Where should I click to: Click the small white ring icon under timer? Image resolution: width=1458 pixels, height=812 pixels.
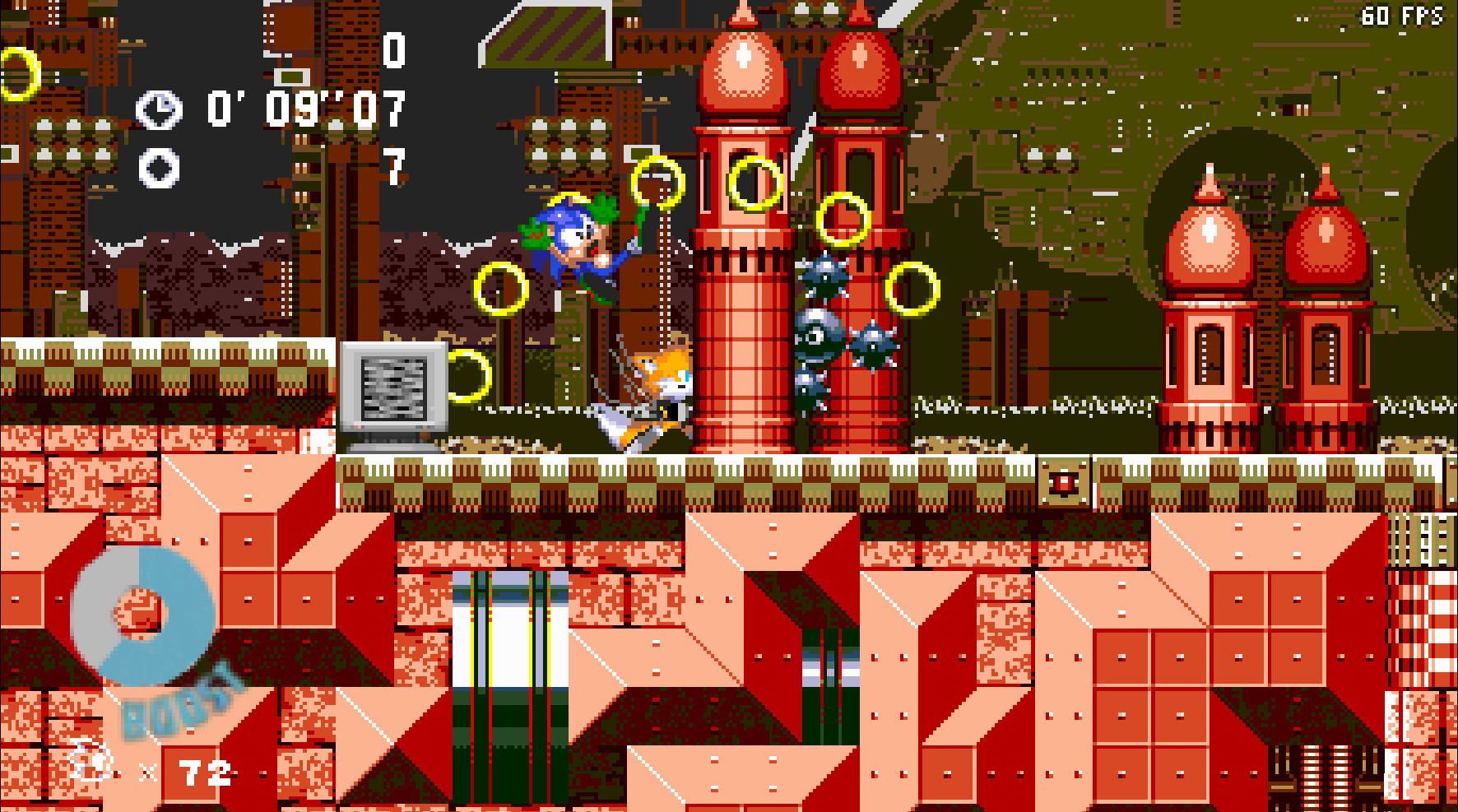point(161,165)
